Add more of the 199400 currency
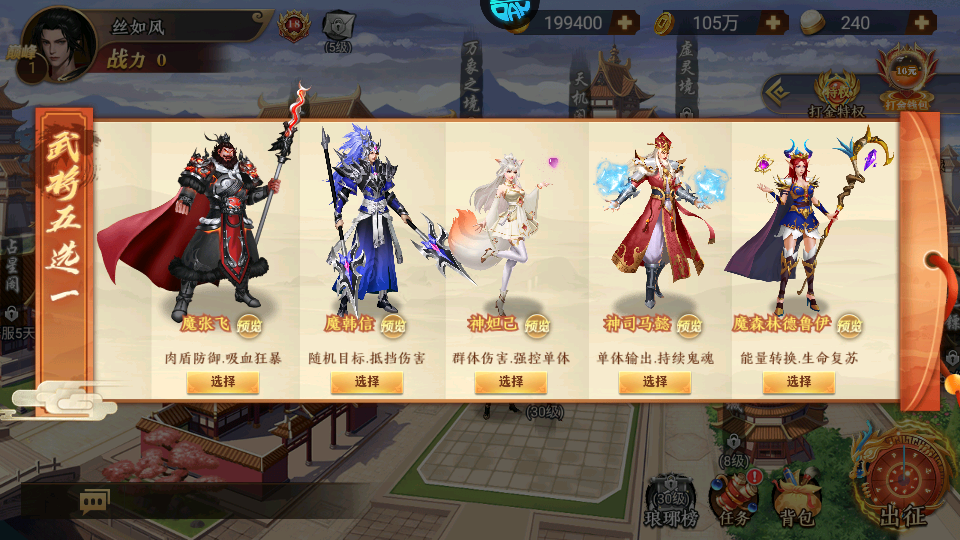The height and width of the screenshot is (540, 960). pos(624,23)
